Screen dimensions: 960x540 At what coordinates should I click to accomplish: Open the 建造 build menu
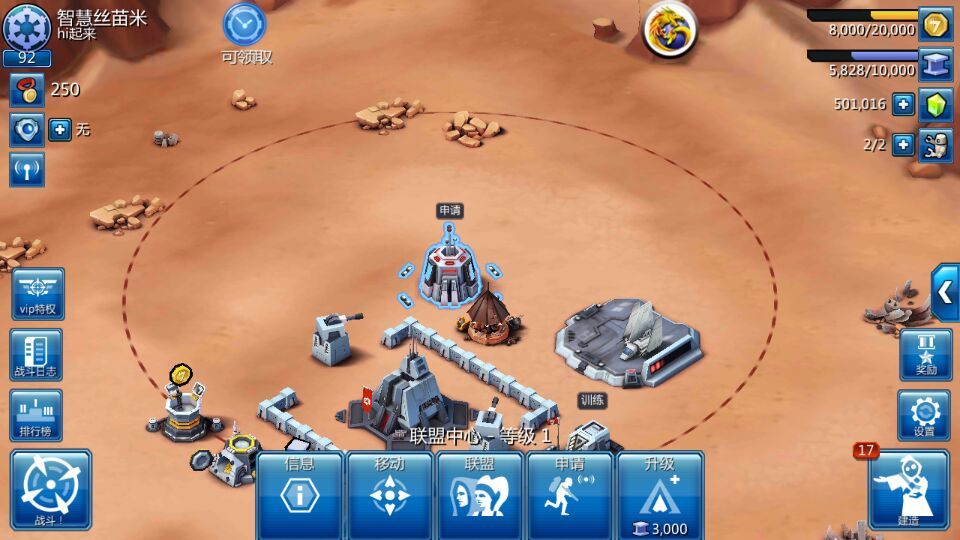coord(908,489)
